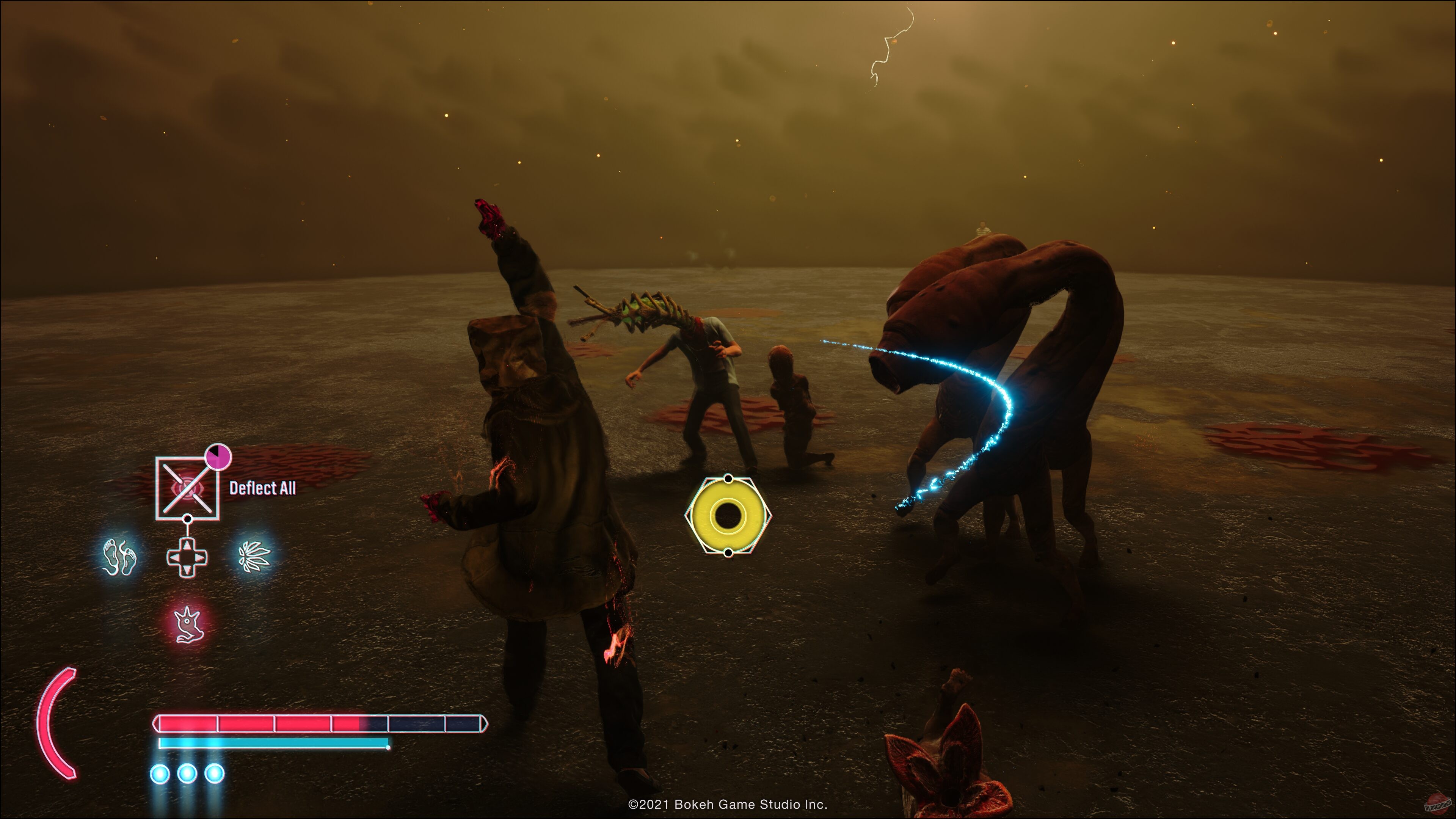Click the yellow ring target marker

[x=728, y=516]
